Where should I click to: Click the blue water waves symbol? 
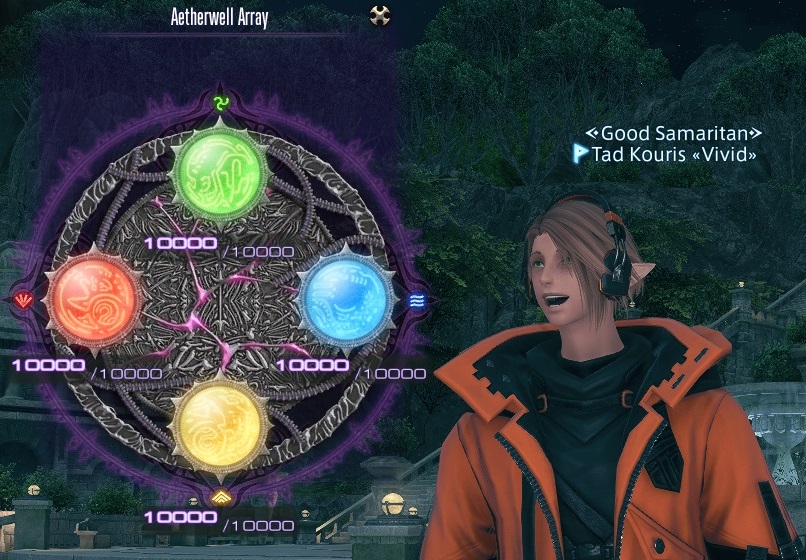(x=416, y=298)
